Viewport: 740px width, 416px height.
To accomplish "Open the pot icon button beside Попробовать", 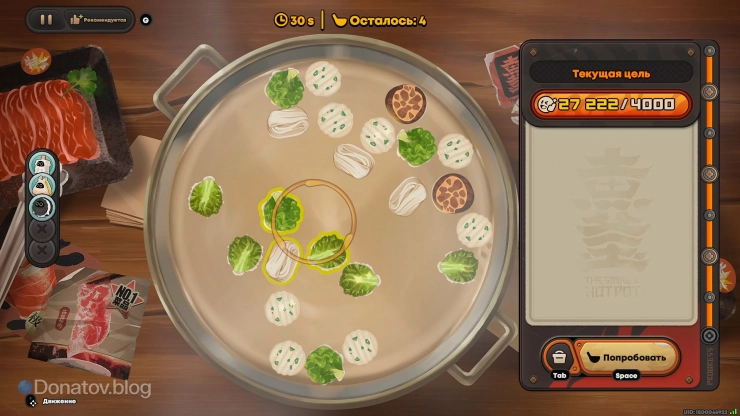I will click(558, 356).
